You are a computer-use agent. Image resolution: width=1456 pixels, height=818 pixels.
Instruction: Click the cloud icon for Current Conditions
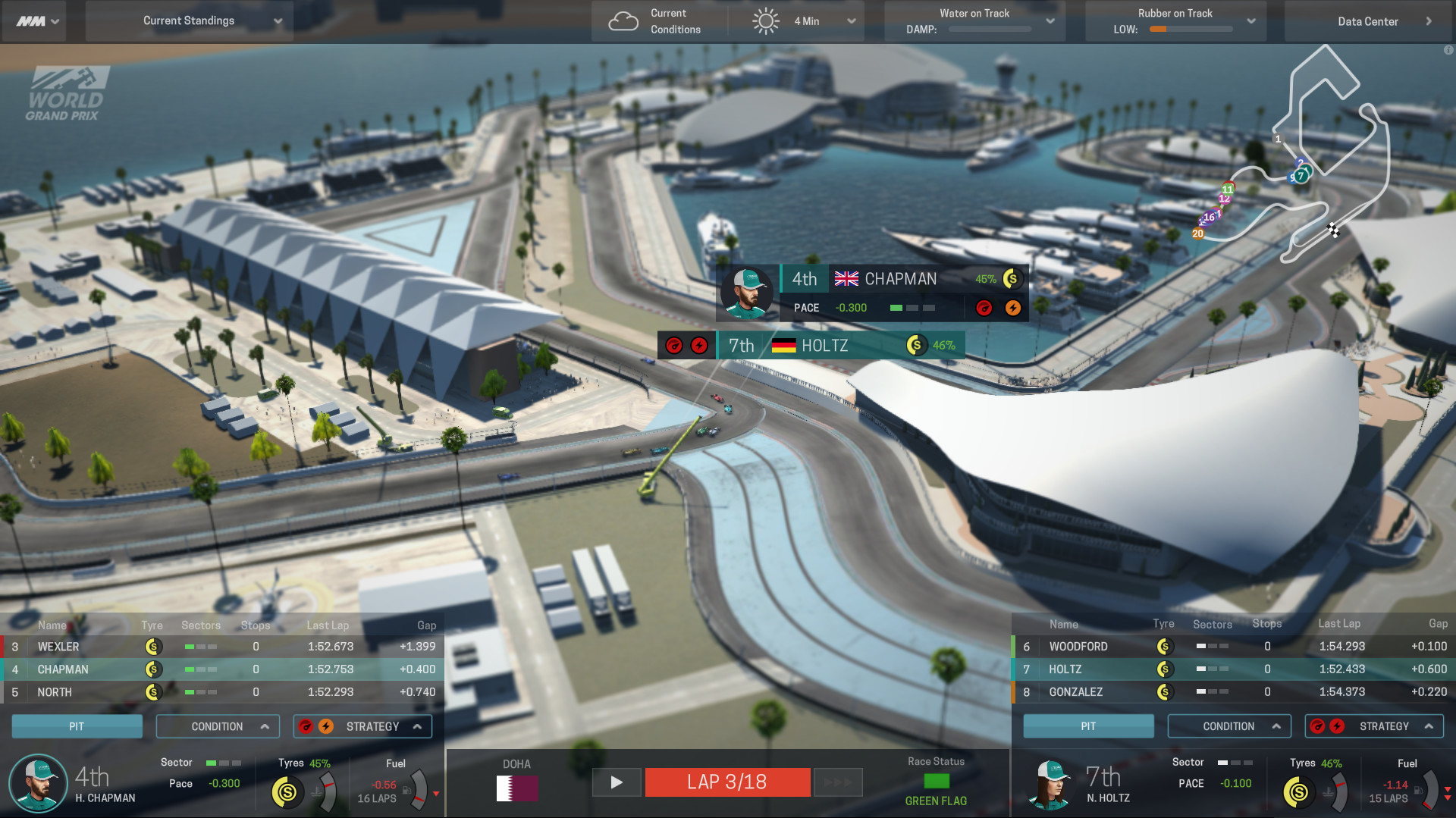click(x=623, y=20)
